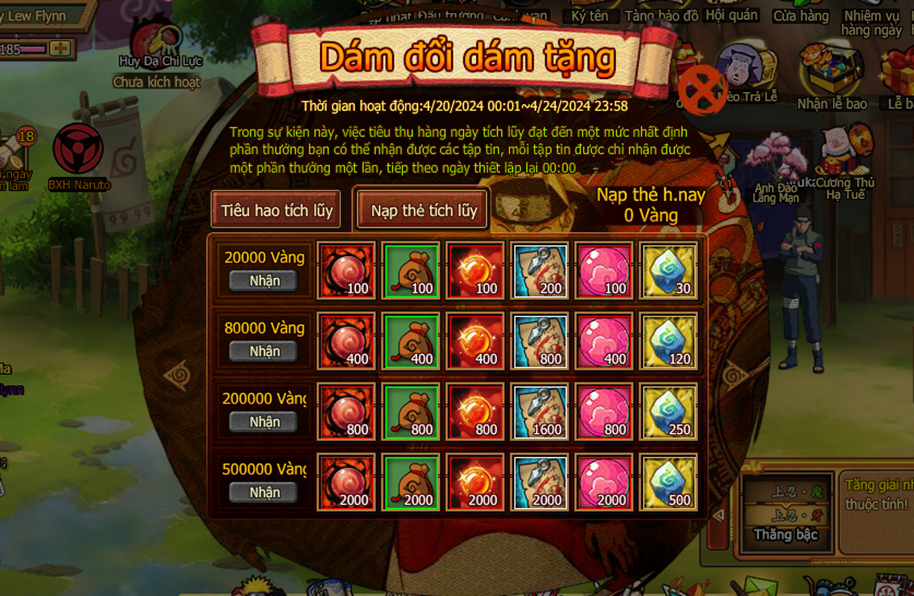Inspect the blue scroll reward showing 1600
Screen dimensions: 914x596
coord(540,412)
